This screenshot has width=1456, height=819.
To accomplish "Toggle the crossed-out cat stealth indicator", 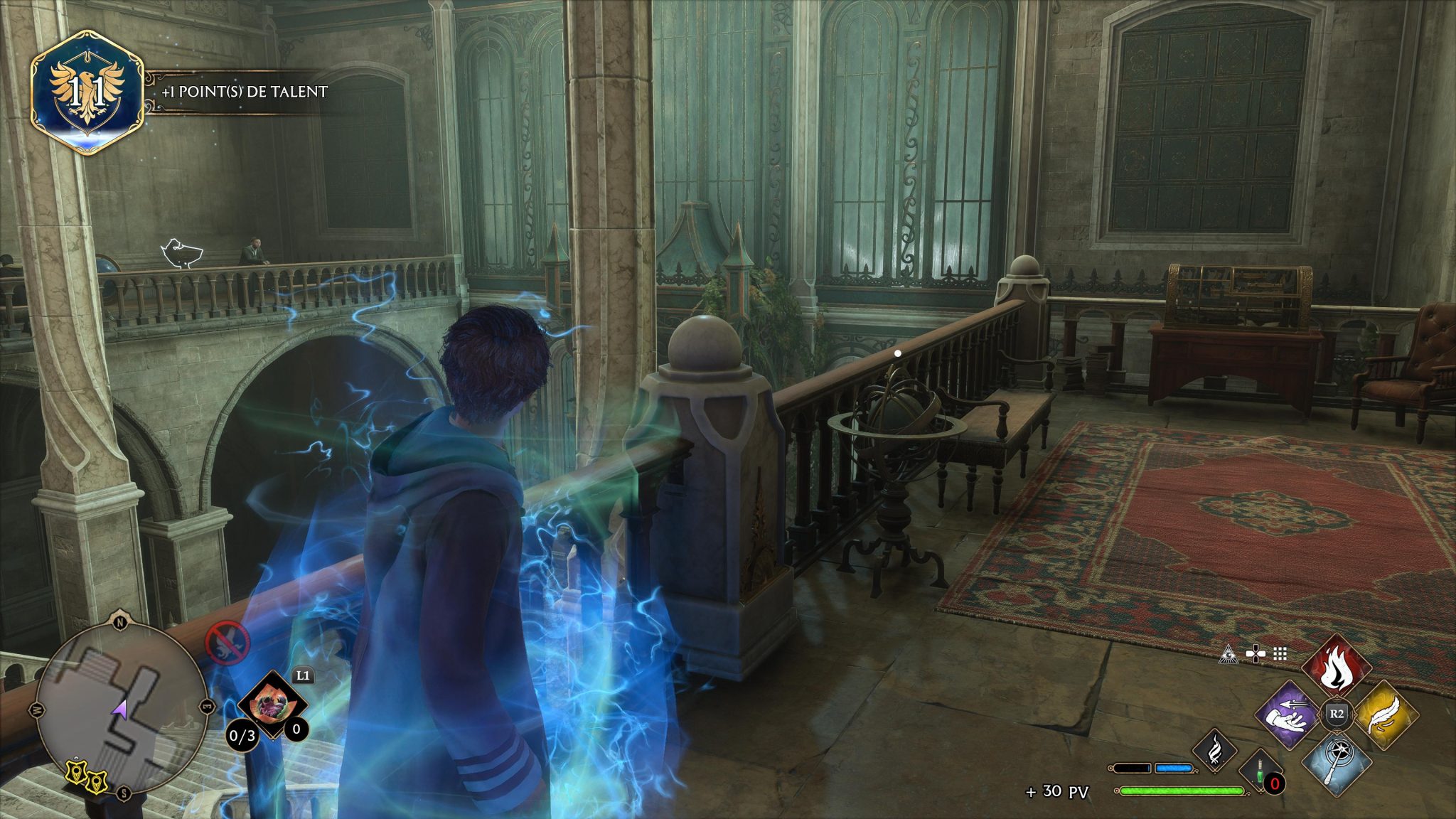I will pos(227,643).
